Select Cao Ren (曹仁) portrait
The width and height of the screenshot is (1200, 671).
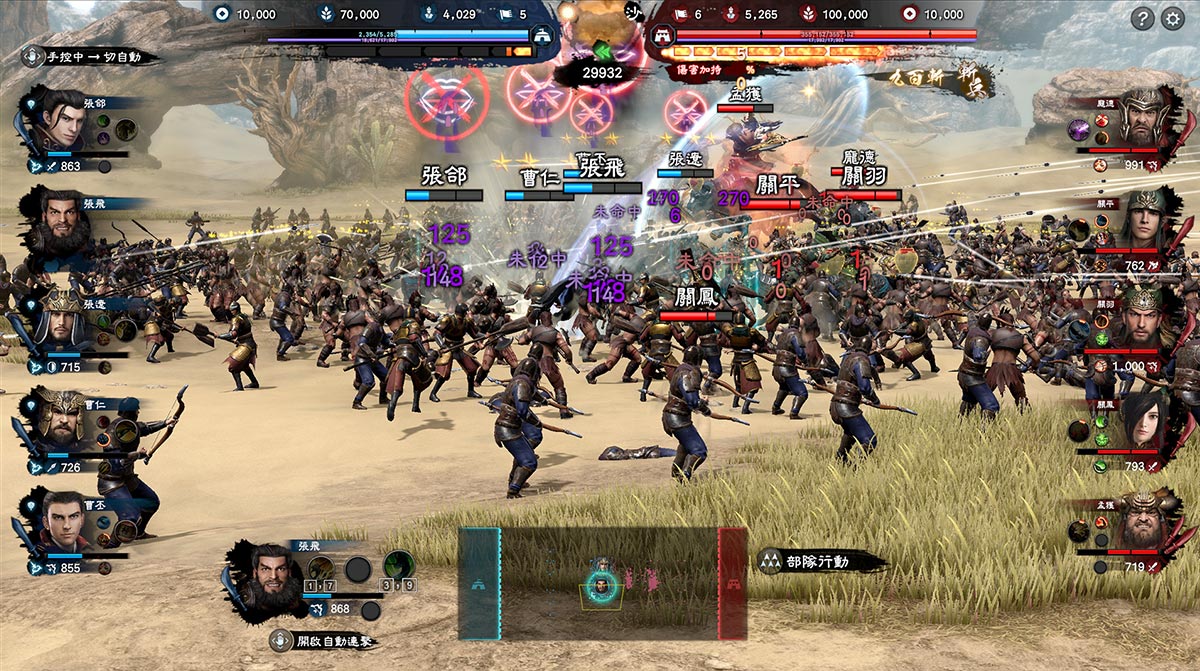60,420
